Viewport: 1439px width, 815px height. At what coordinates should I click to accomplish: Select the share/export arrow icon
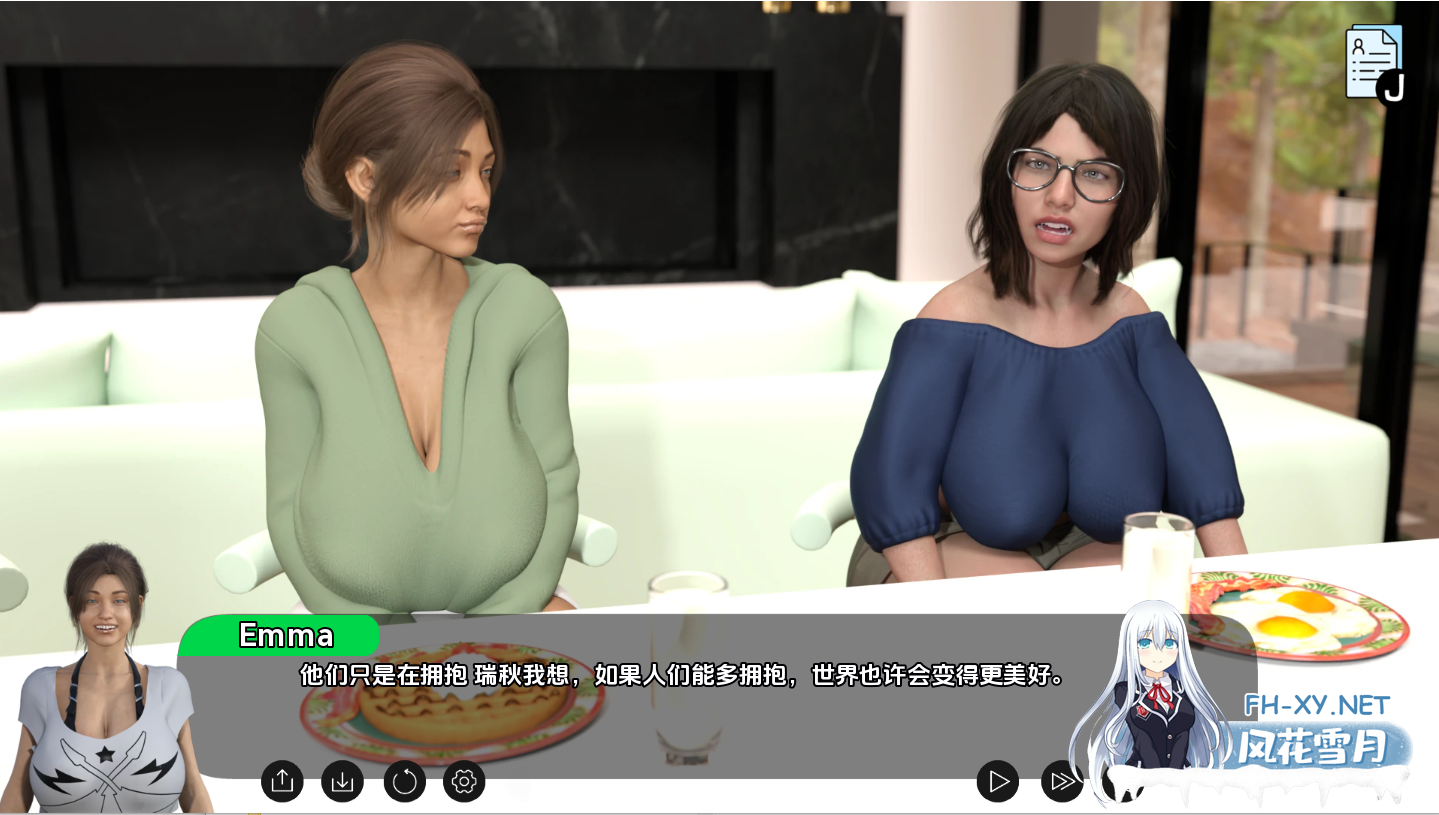[x=281, y=783]
